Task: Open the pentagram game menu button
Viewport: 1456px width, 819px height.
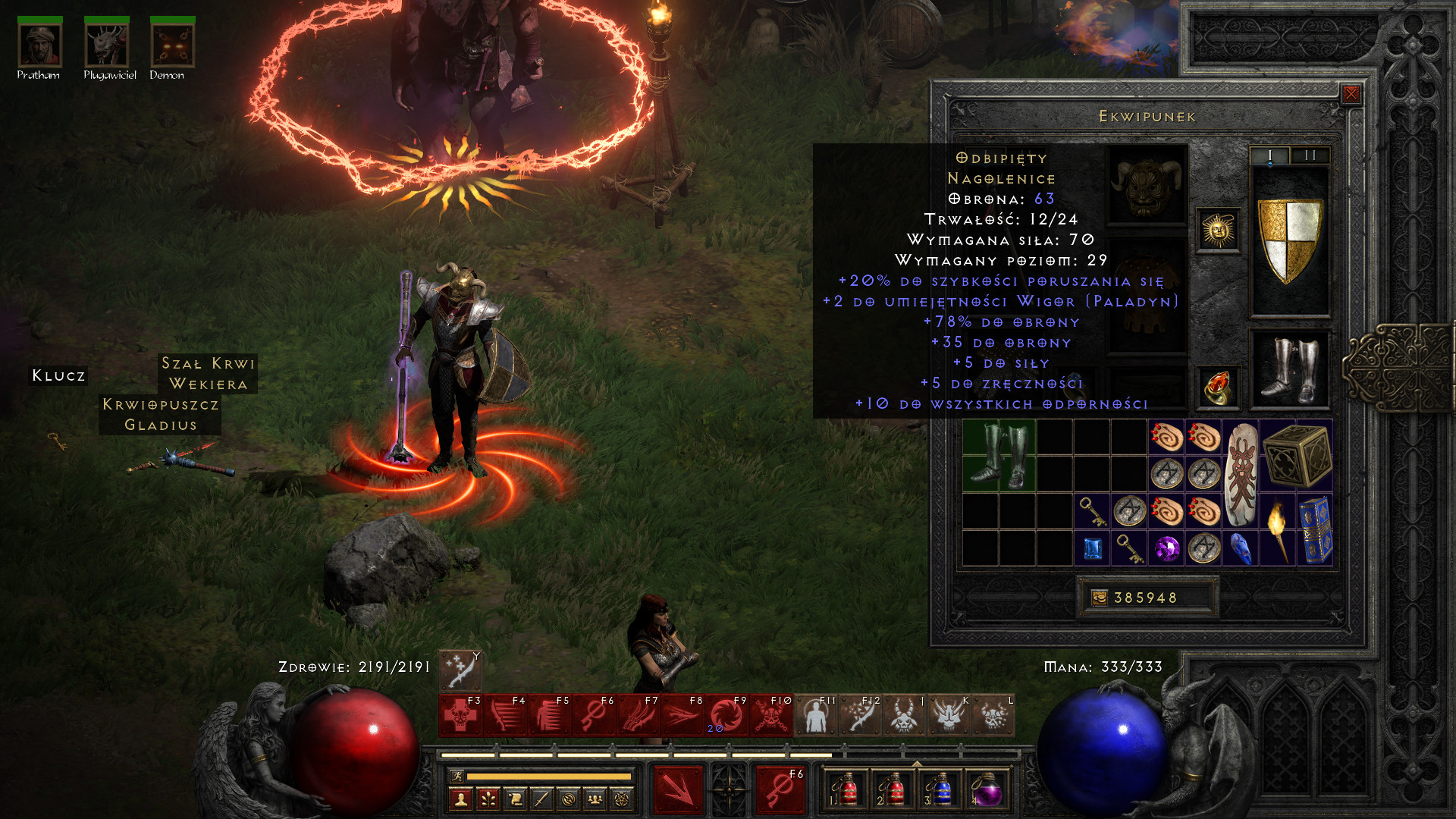Action: click(x=621, y=799)
